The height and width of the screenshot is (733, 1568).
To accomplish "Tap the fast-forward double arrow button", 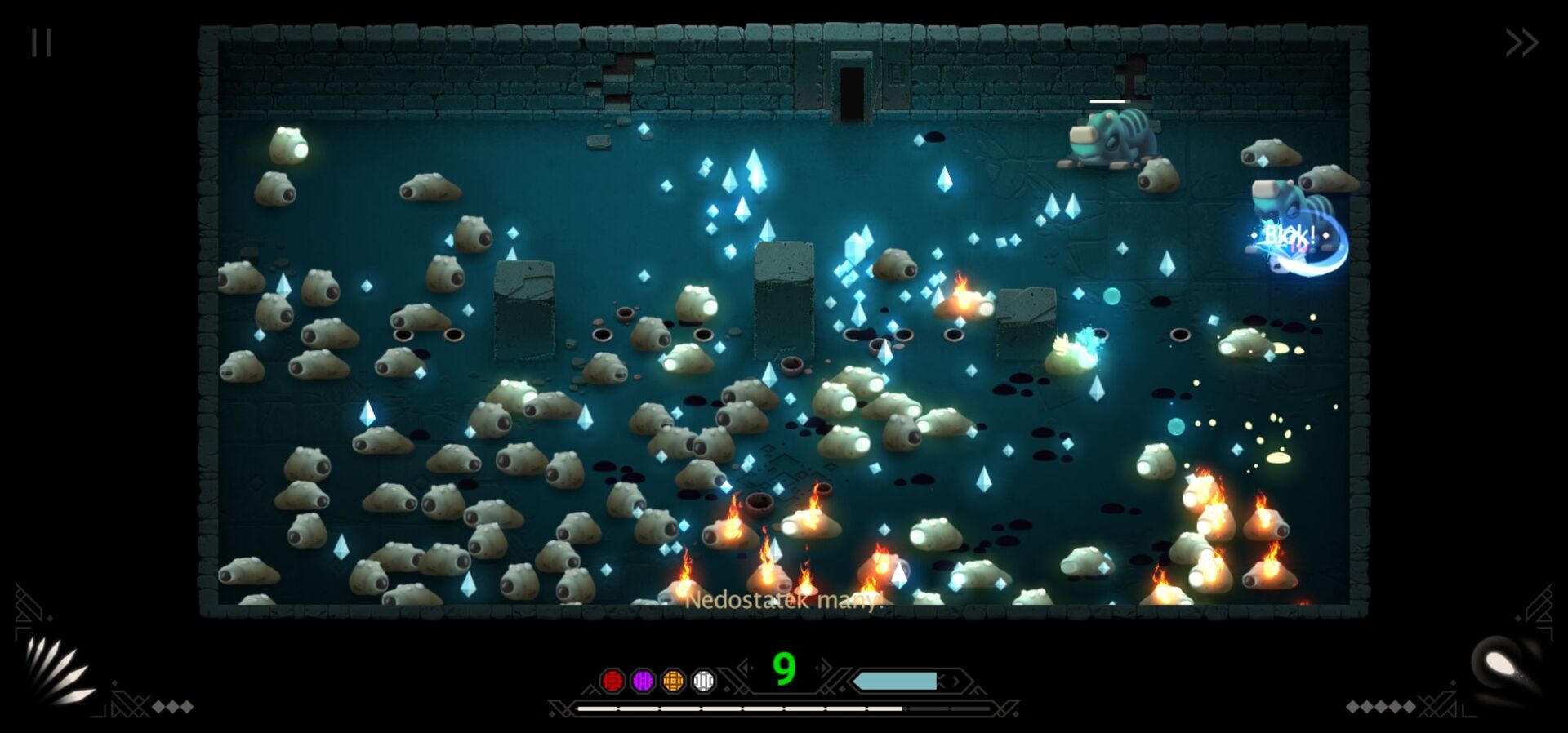I will point(1521,42).
